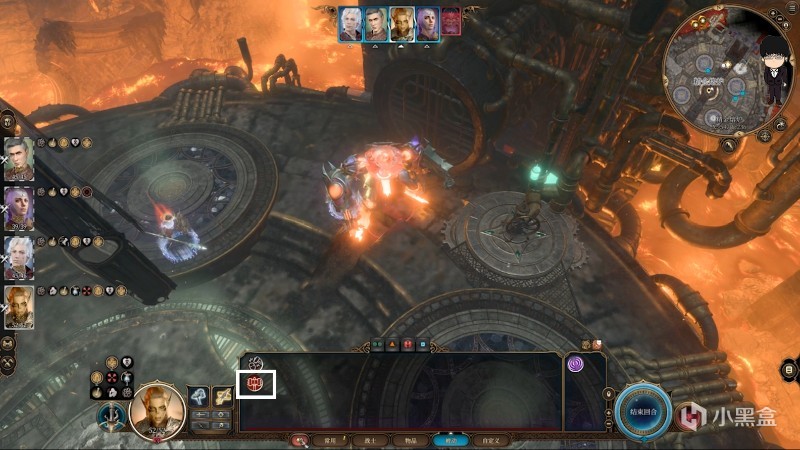This screenshot has width=800, height=450.
Task: Select the purple spiral ability icon
Action: [x=577, y=366]
